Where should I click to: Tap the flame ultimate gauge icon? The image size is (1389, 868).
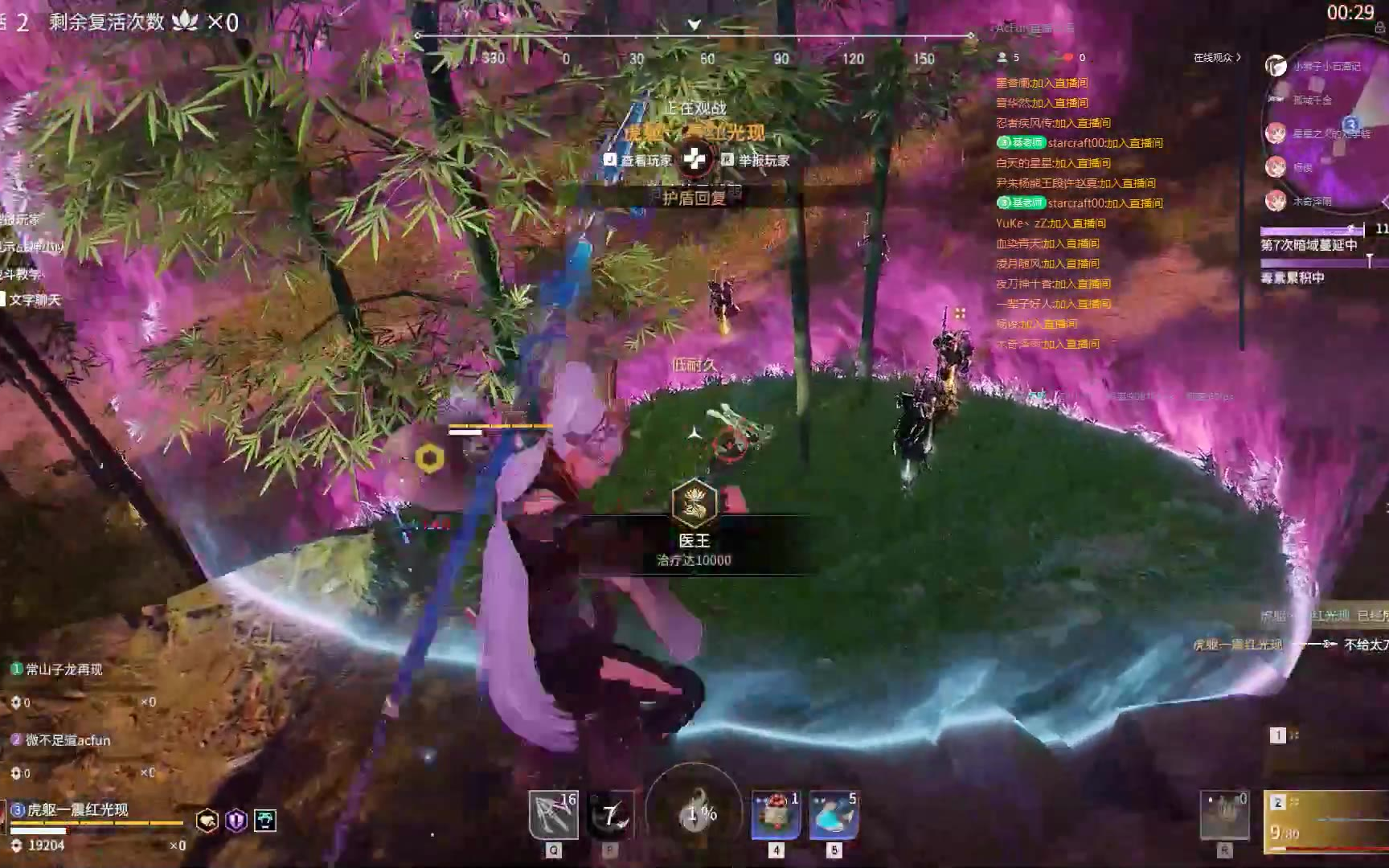tap(694, 810)
